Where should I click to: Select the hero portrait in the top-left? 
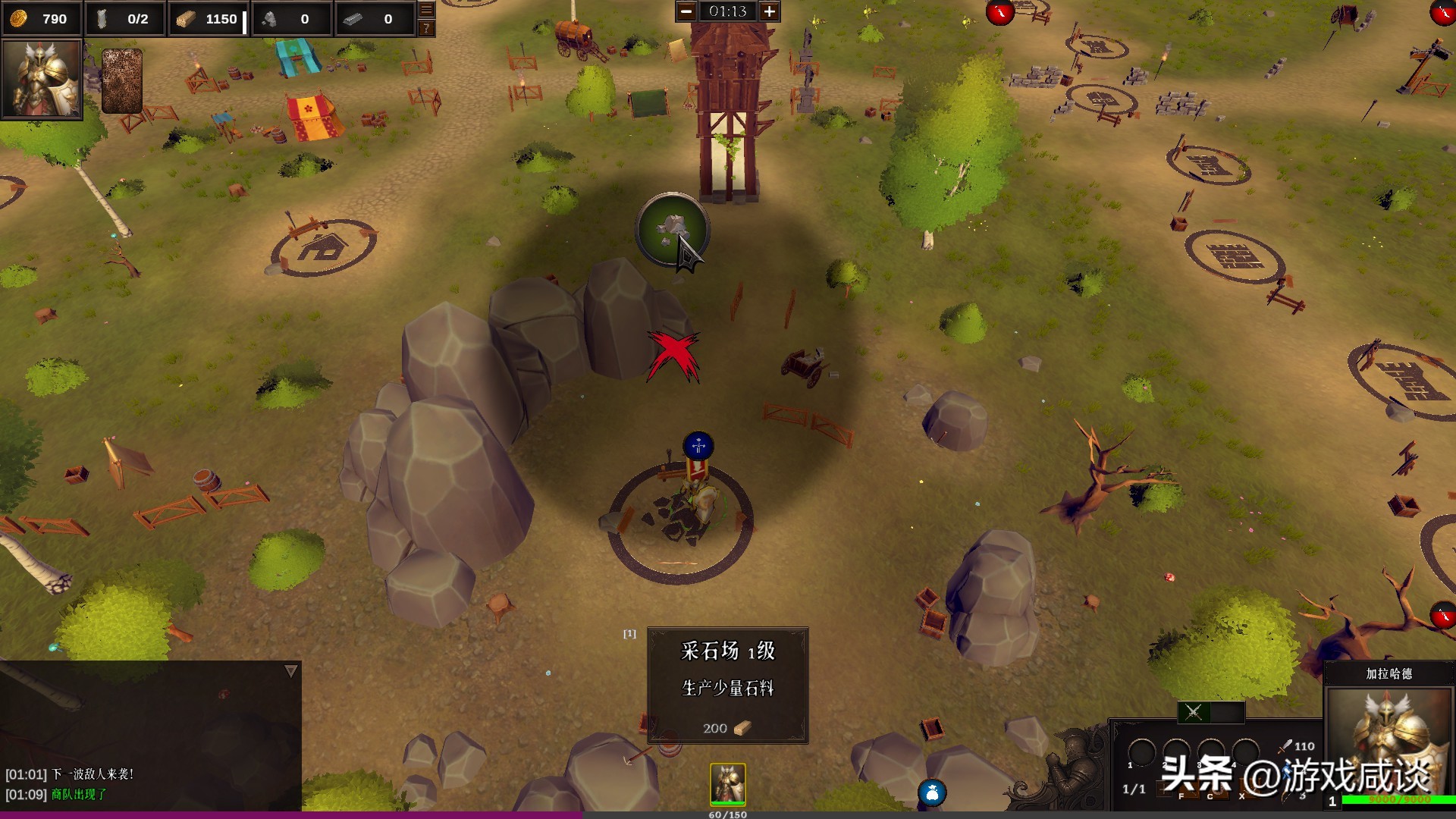[x=42, y=79]
